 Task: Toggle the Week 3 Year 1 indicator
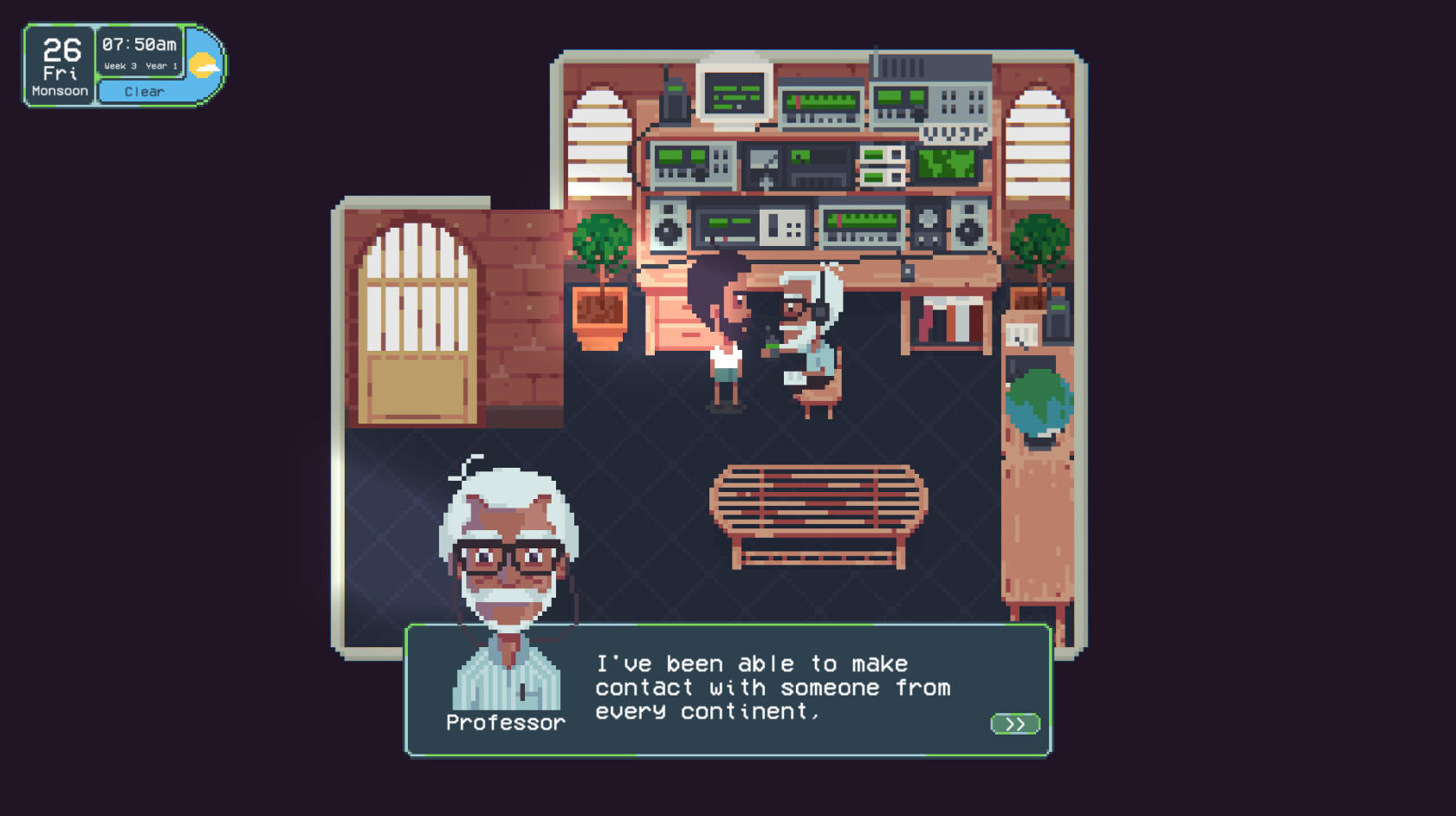click(139, 64)
